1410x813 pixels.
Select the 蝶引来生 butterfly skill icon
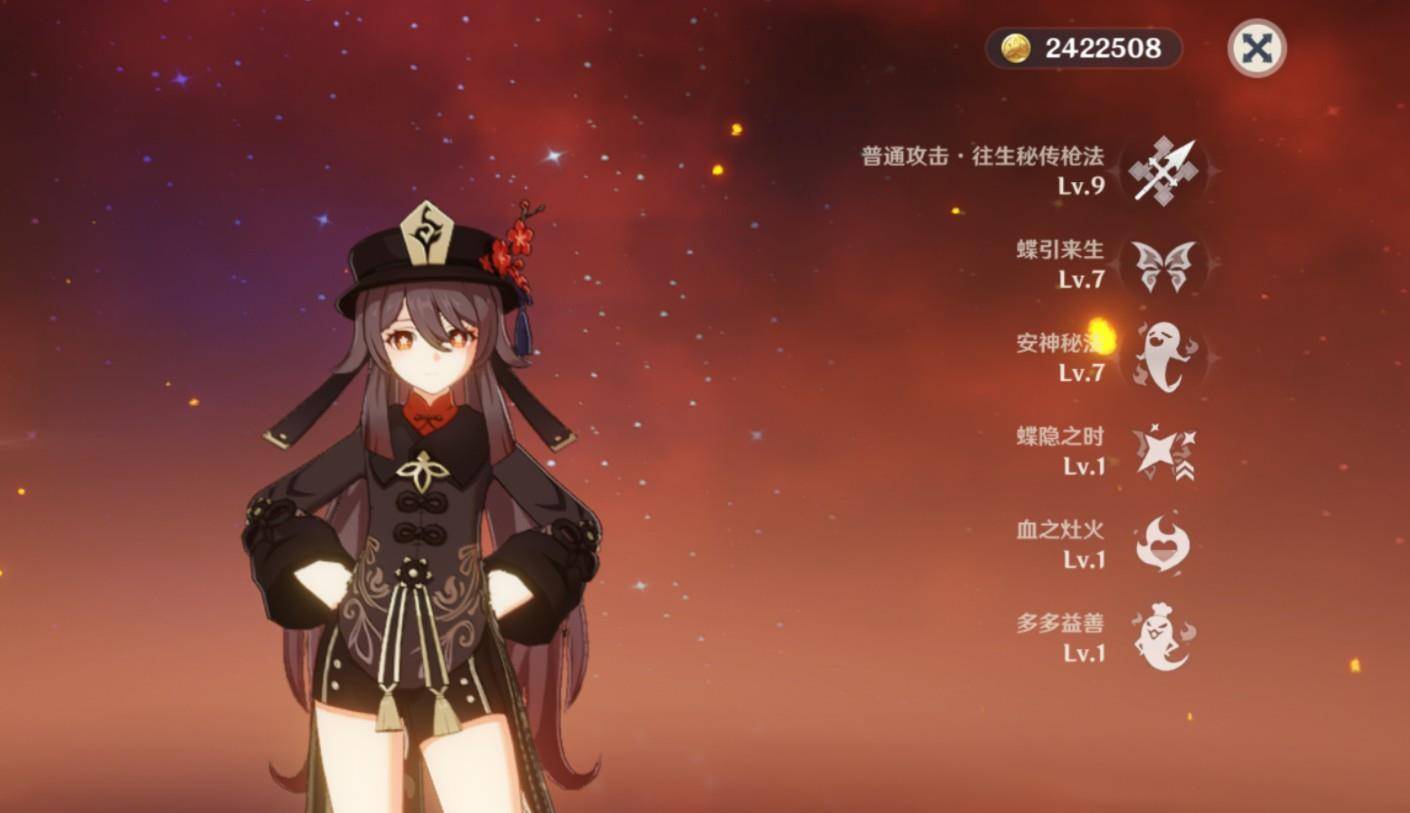coord(1163,266)
